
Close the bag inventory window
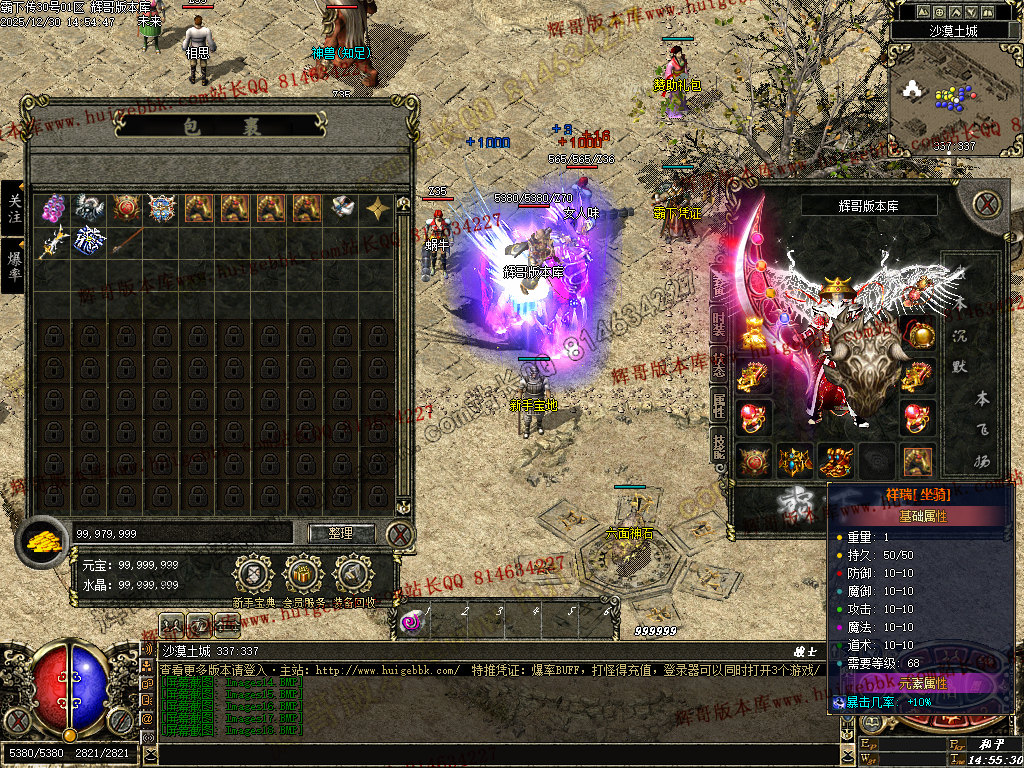click(x=400, y=534)
